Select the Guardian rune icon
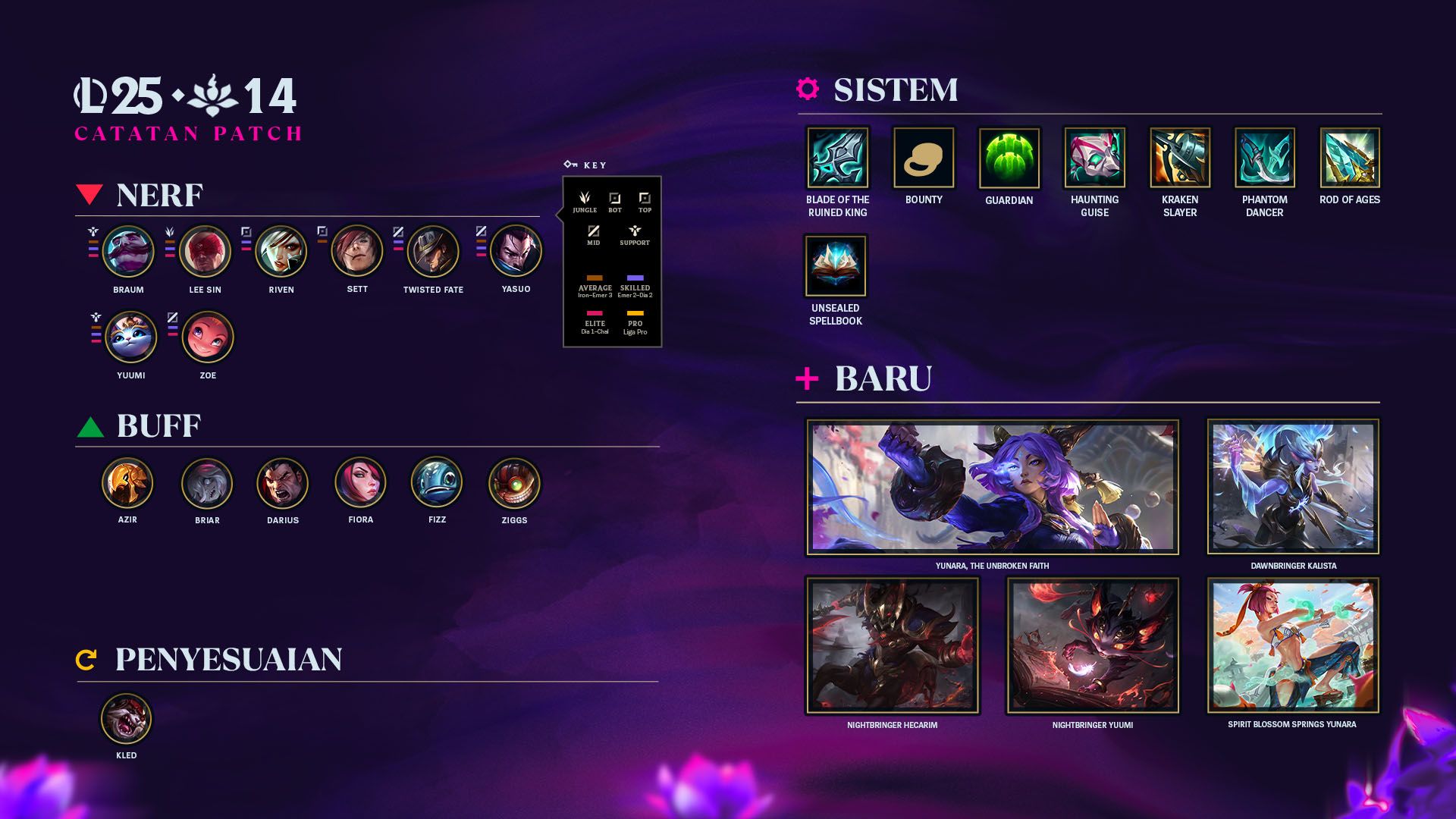Screen dimensions: 1456x819 click(x=1009, y=158)
